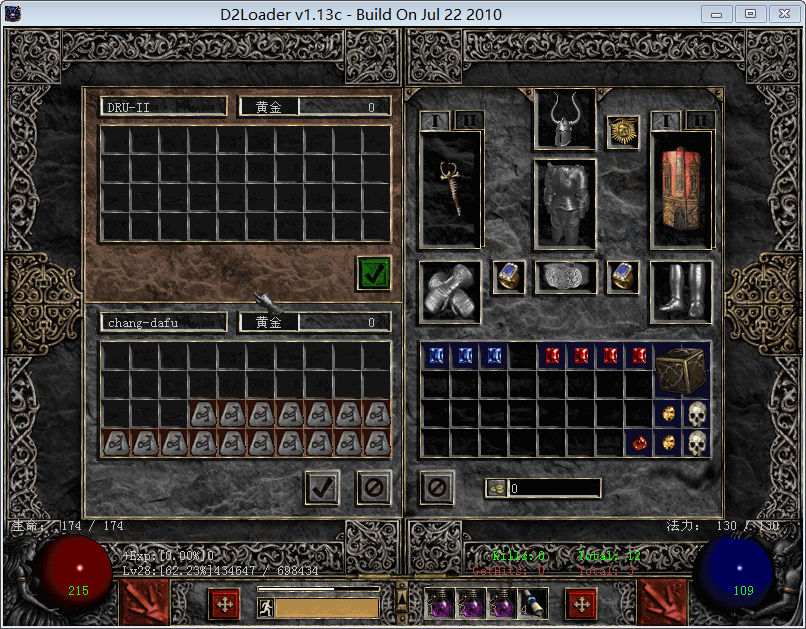Select the golden sun amulet
This screenshot has height=629, width=806.
pyautogui.click(x=623, y=132)
